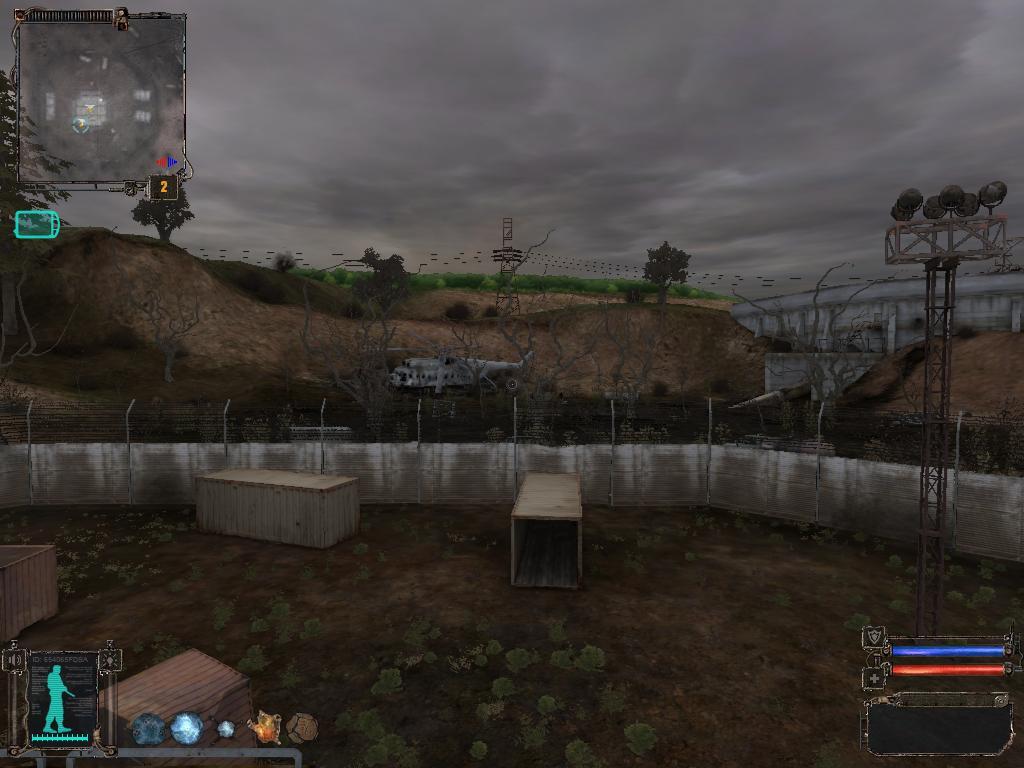Screen dimensions: 1024x768
Task: Select the bright glowing blue artifact
Action: (x=187, y=728)
